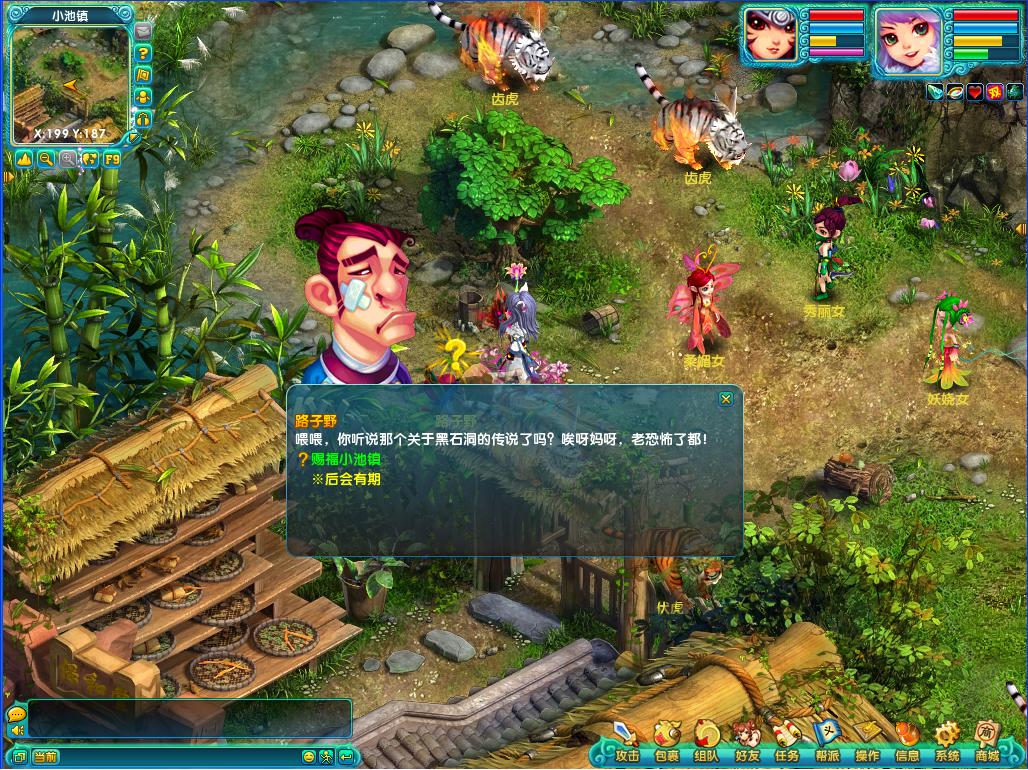This screenshot has width=1028, height=770.
Task: Open the 帮派 guild panel
Action: pos(826,742)
